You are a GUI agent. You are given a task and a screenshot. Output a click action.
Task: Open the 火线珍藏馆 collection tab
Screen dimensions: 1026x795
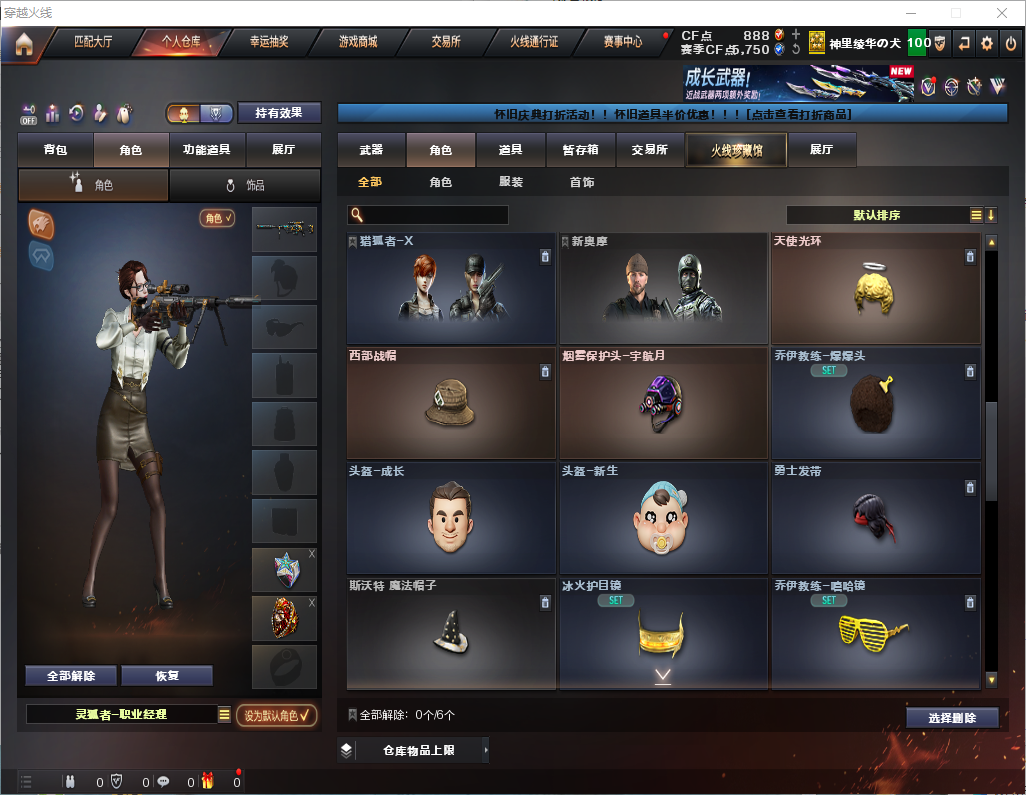736,150
